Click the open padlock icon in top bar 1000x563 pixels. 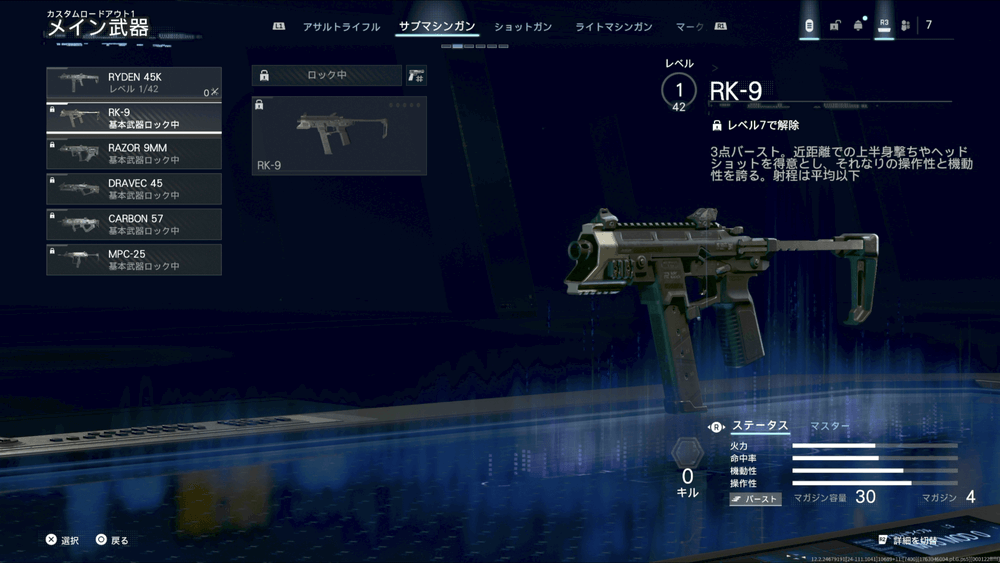(x=834, y=26)
